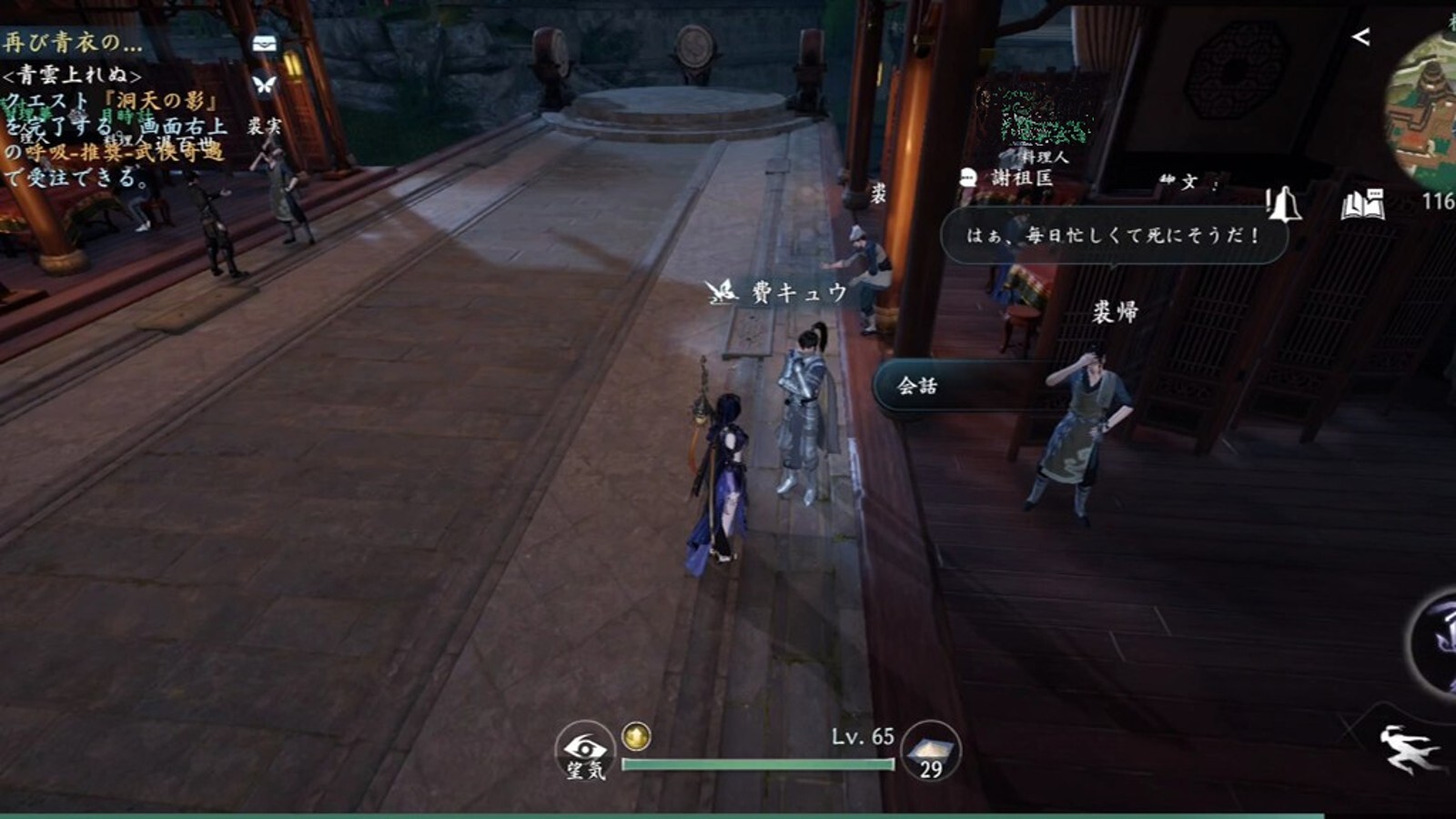Open the book with chat bubble icon
The image size is (1456, 819).
click(x=1362, y=206)
